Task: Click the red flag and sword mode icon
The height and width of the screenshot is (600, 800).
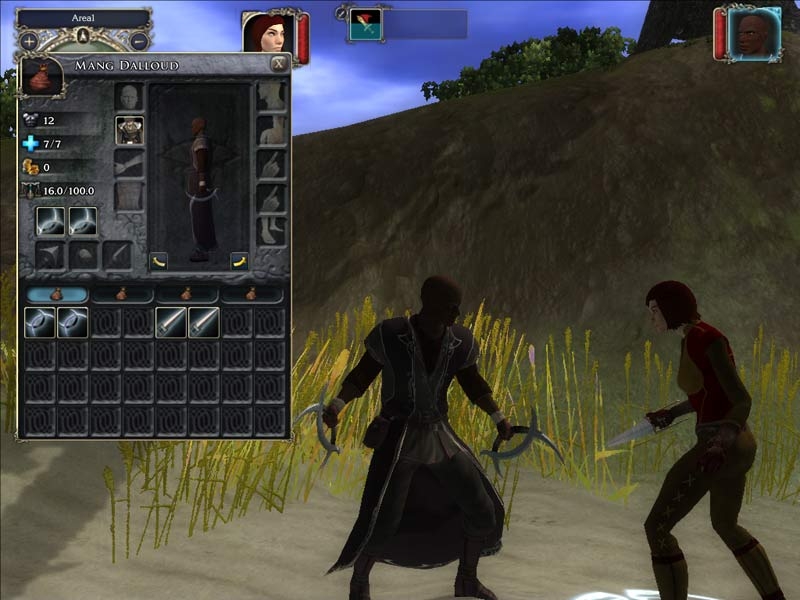Action: pos(365,25)
